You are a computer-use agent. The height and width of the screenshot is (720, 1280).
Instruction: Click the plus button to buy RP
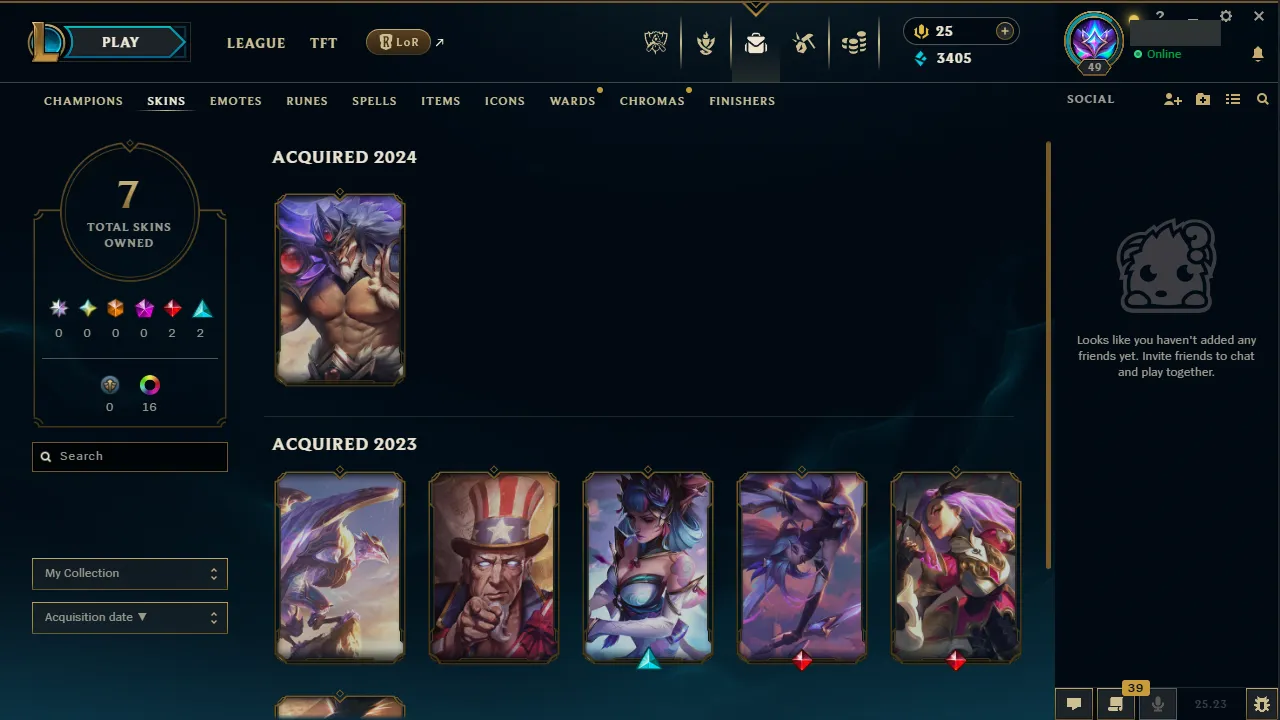coord(1004,31)
